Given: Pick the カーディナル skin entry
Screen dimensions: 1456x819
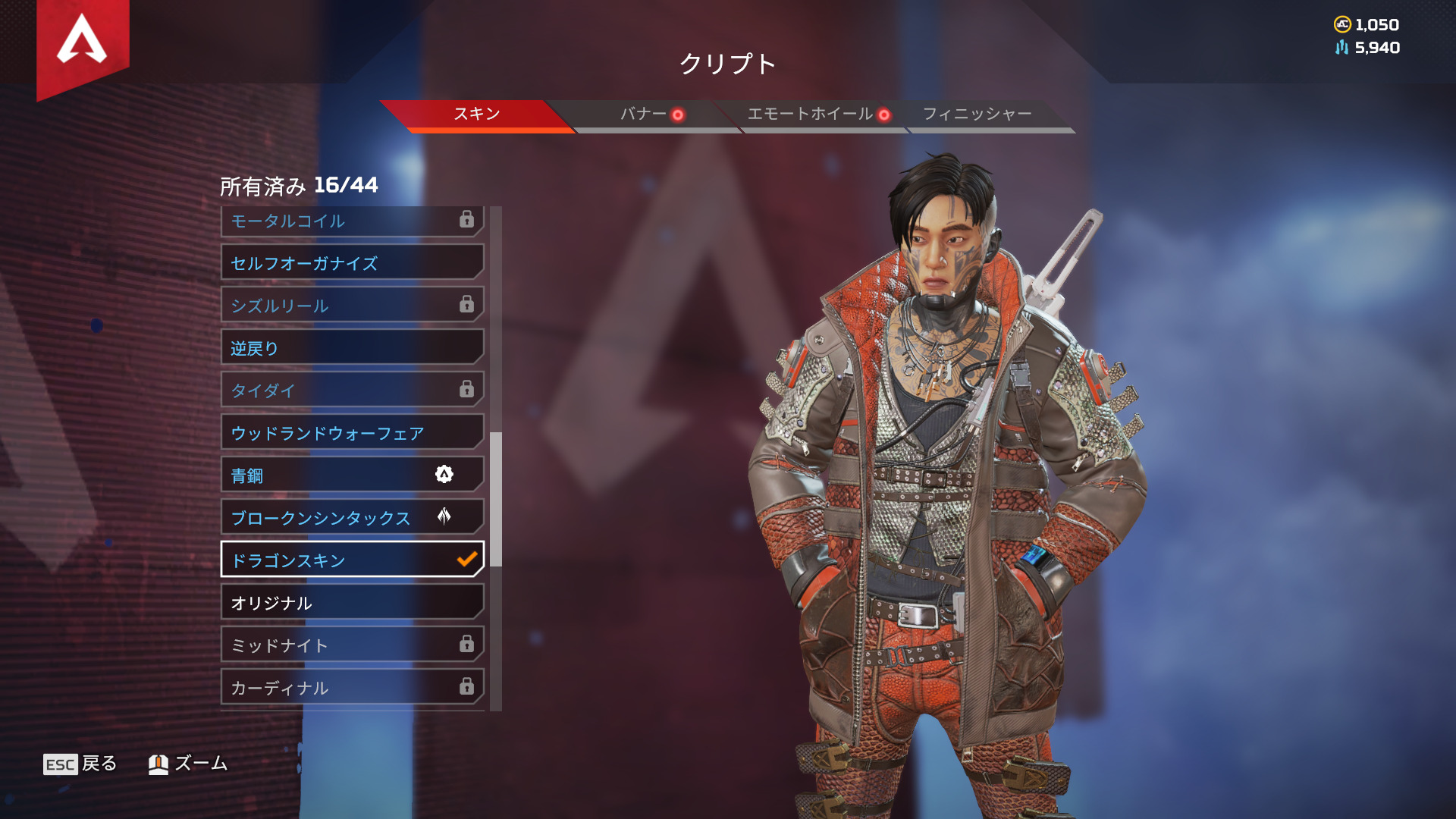Looking at the screenshot, I should [x=352, y=688].
